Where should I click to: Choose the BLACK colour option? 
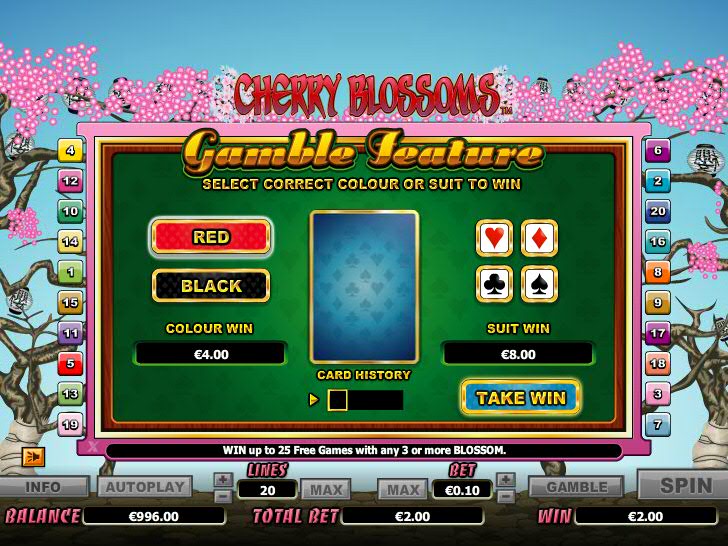click(x=211, y=286)
